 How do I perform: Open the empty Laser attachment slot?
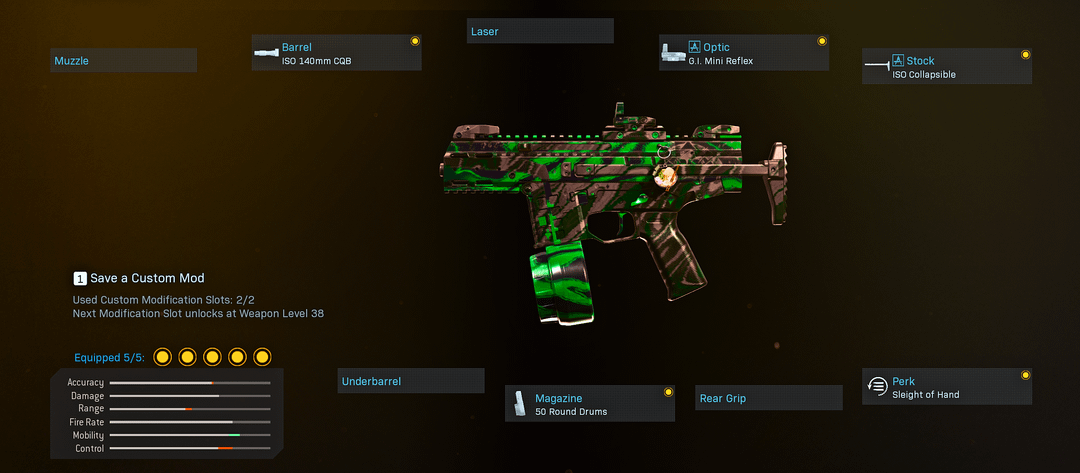pos(540,31)
